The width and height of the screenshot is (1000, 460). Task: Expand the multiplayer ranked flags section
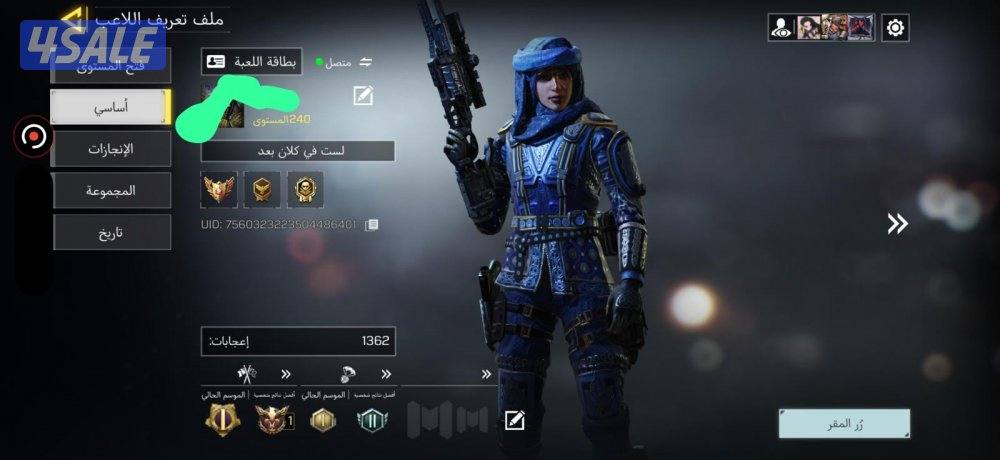tap(286, 375)
